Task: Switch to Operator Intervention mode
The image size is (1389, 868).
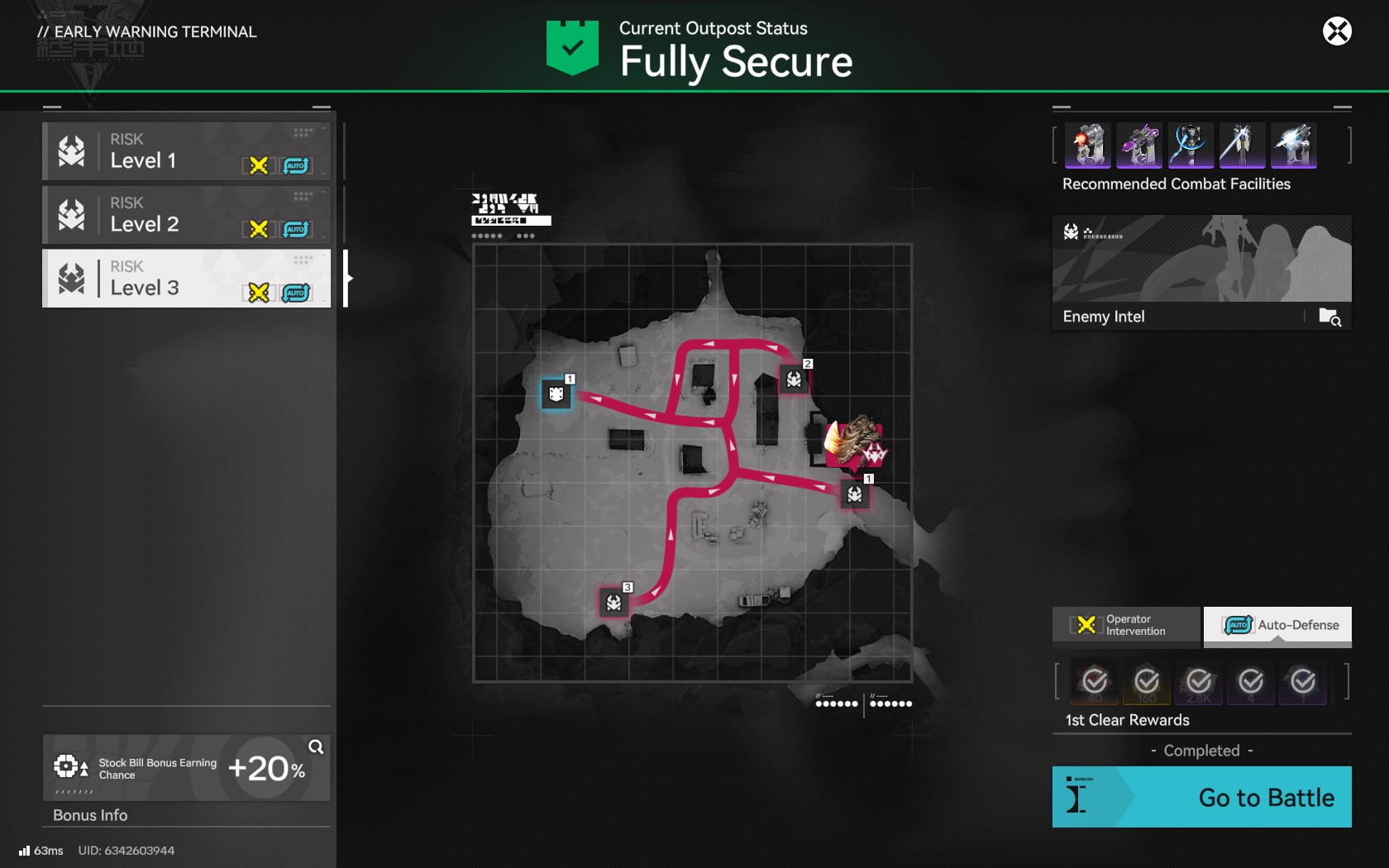Action: tap(1126, 625)
